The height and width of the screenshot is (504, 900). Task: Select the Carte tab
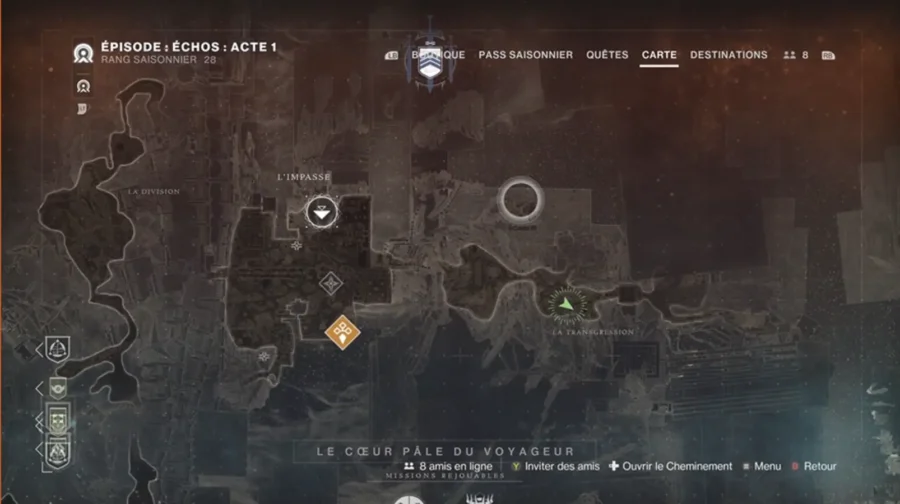[x=659, y=55]
